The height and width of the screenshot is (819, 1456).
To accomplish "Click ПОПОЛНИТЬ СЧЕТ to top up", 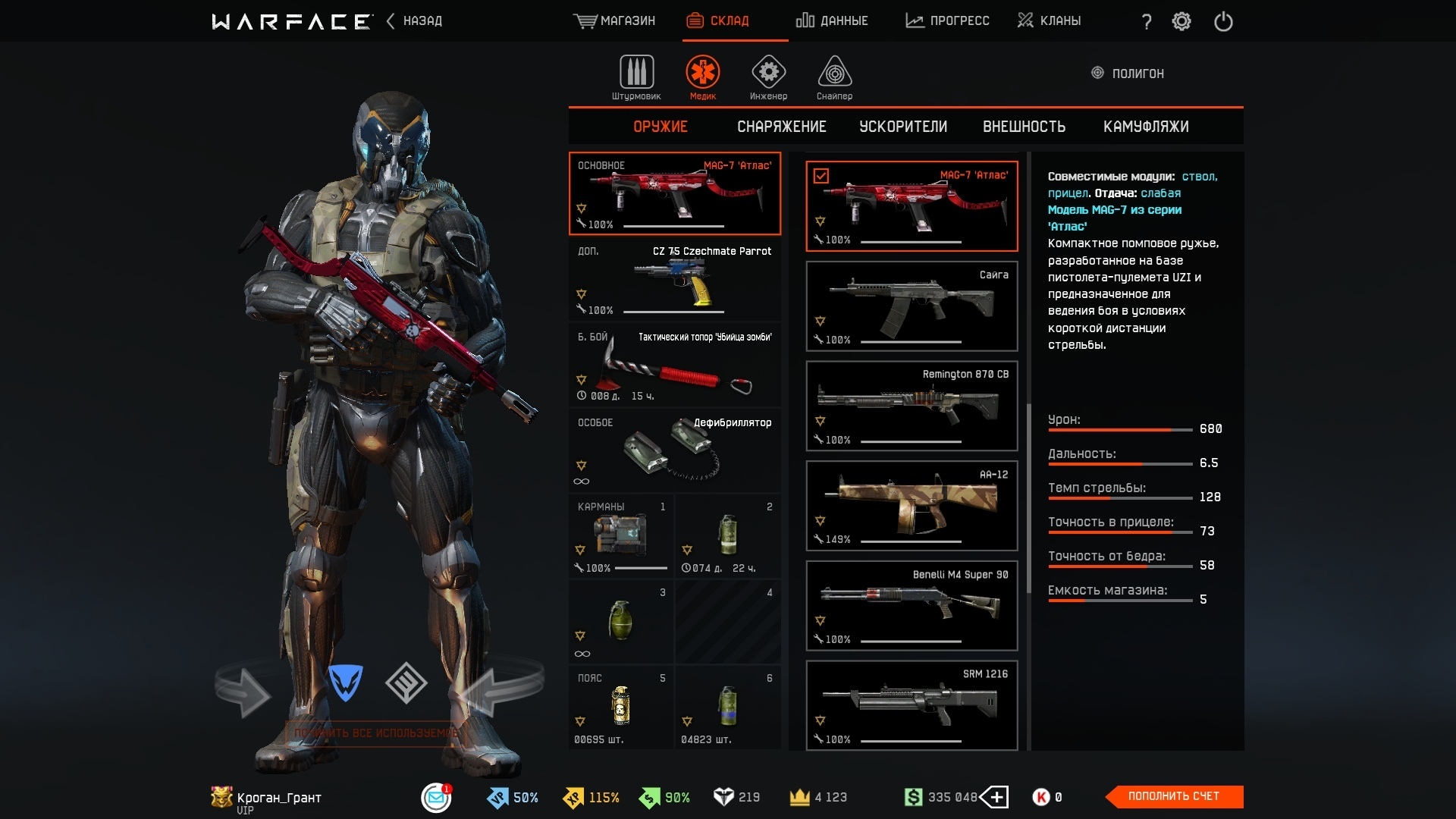I will pyautogui.click(x=1173, y=796).
